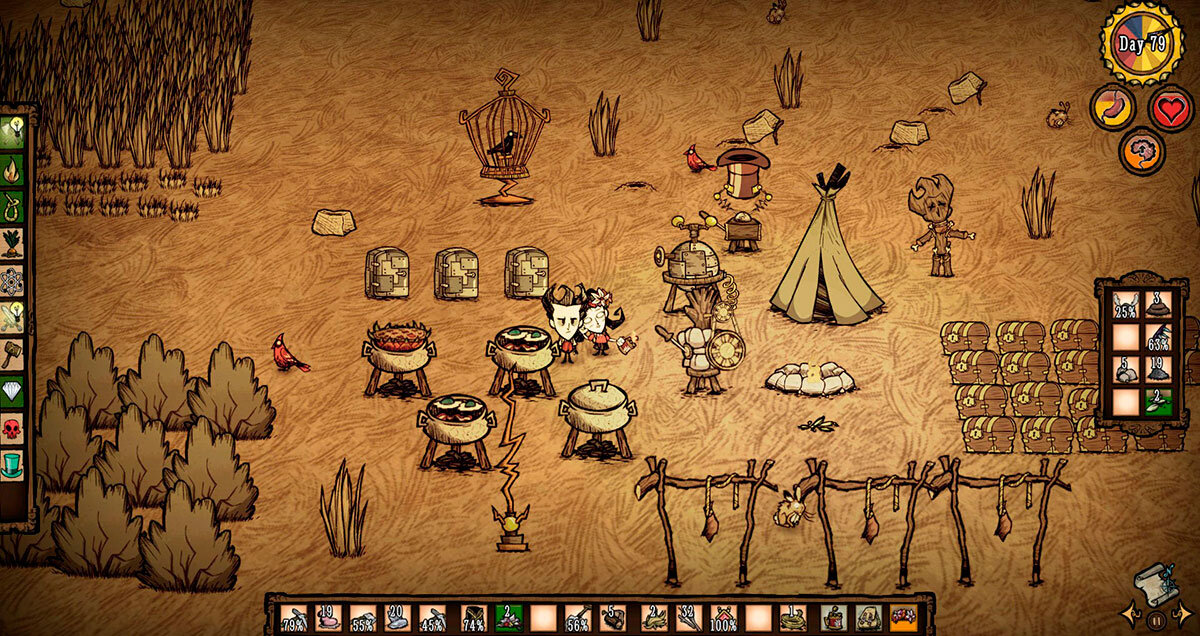
Task: Choose the Dress top hat tab
Action: tap(14, 467)
